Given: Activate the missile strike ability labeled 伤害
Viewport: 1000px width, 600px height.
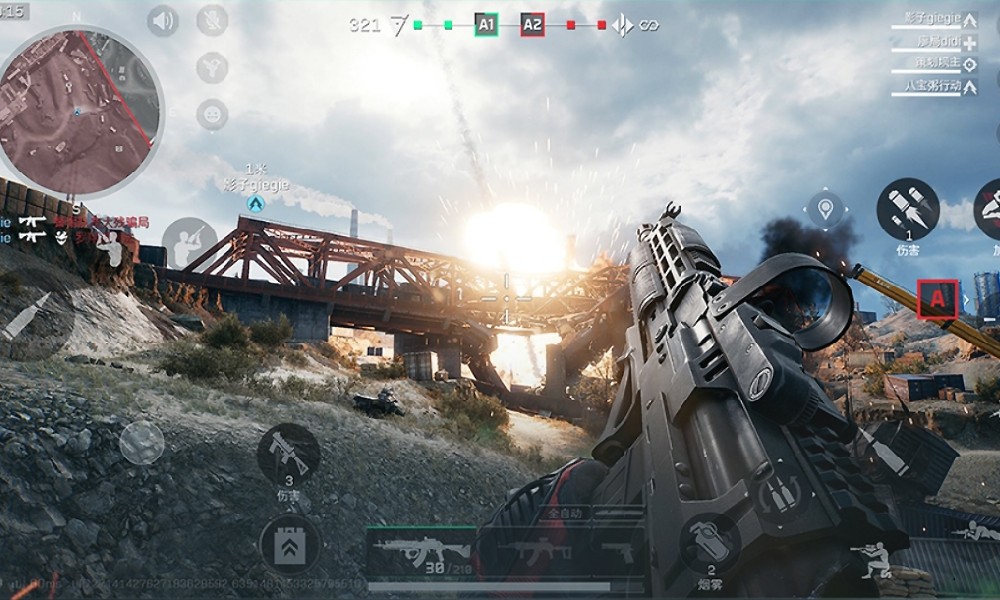Looking at the screenshot, I should click(x=907, y=208).
